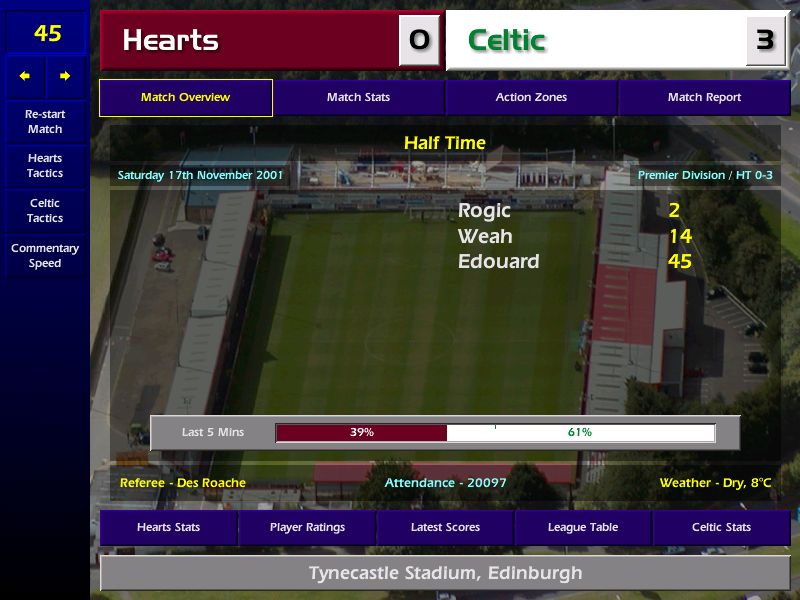This screenshot has height=600, width=800.
Task: Open Celtic Tactics
Action: tap(45, 211)
